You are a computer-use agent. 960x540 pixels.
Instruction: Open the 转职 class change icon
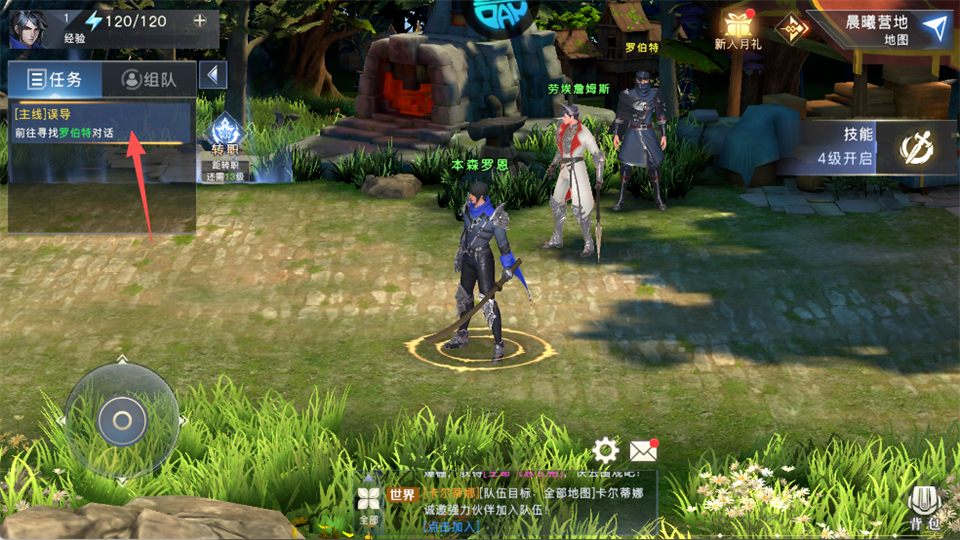(226, 145)
